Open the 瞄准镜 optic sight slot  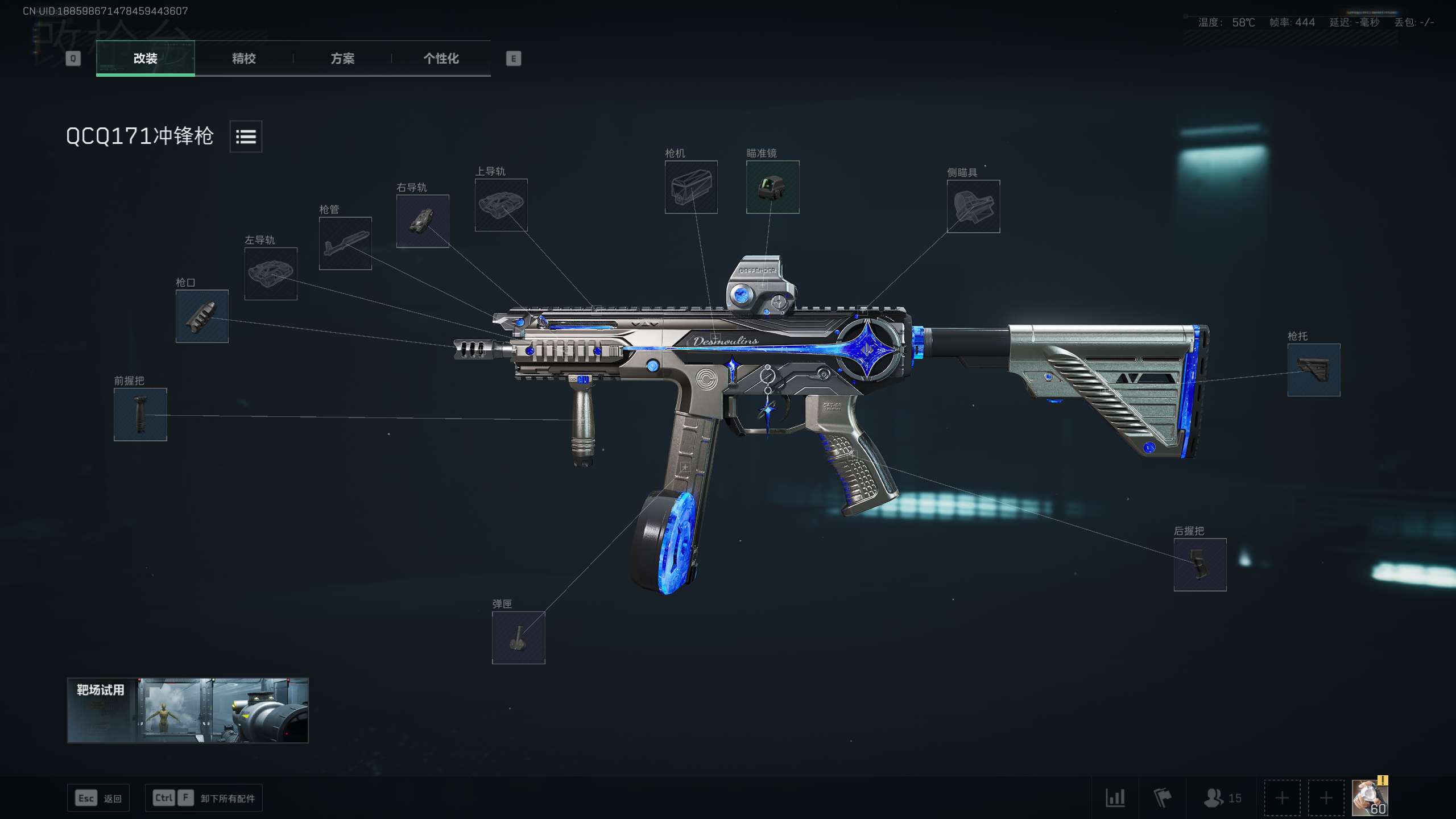pyautogui.click(x=772, y=187)
